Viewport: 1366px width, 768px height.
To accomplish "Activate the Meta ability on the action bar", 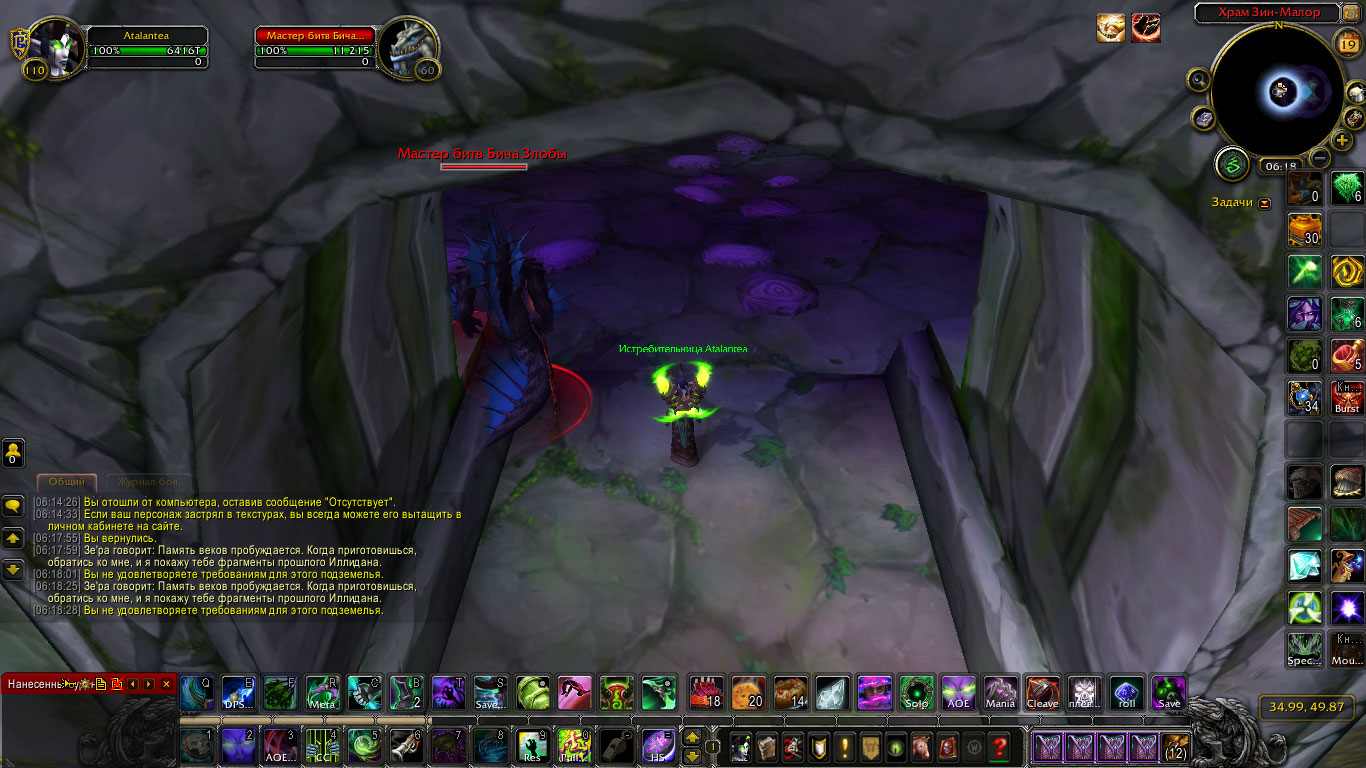I will [322, 692].
